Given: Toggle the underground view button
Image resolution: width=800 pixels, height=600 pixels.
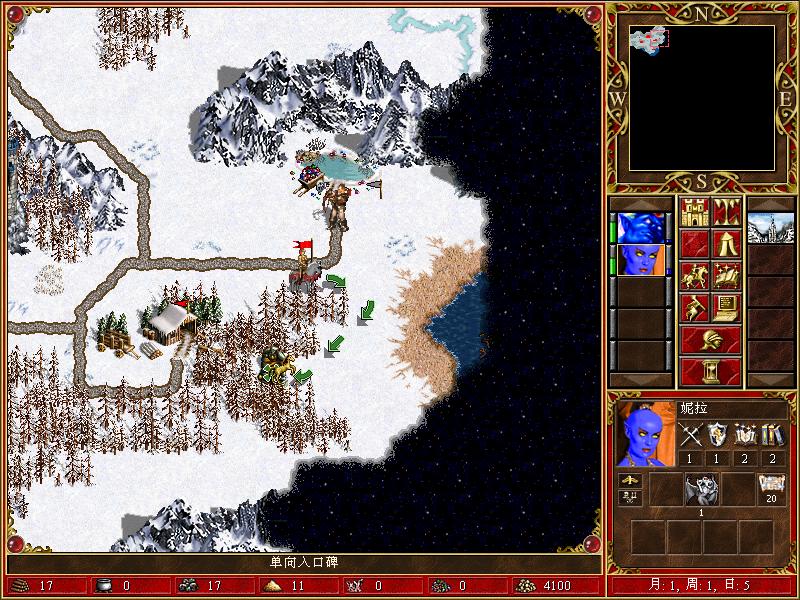Looking at the screenshot, I should pos(727,212).
